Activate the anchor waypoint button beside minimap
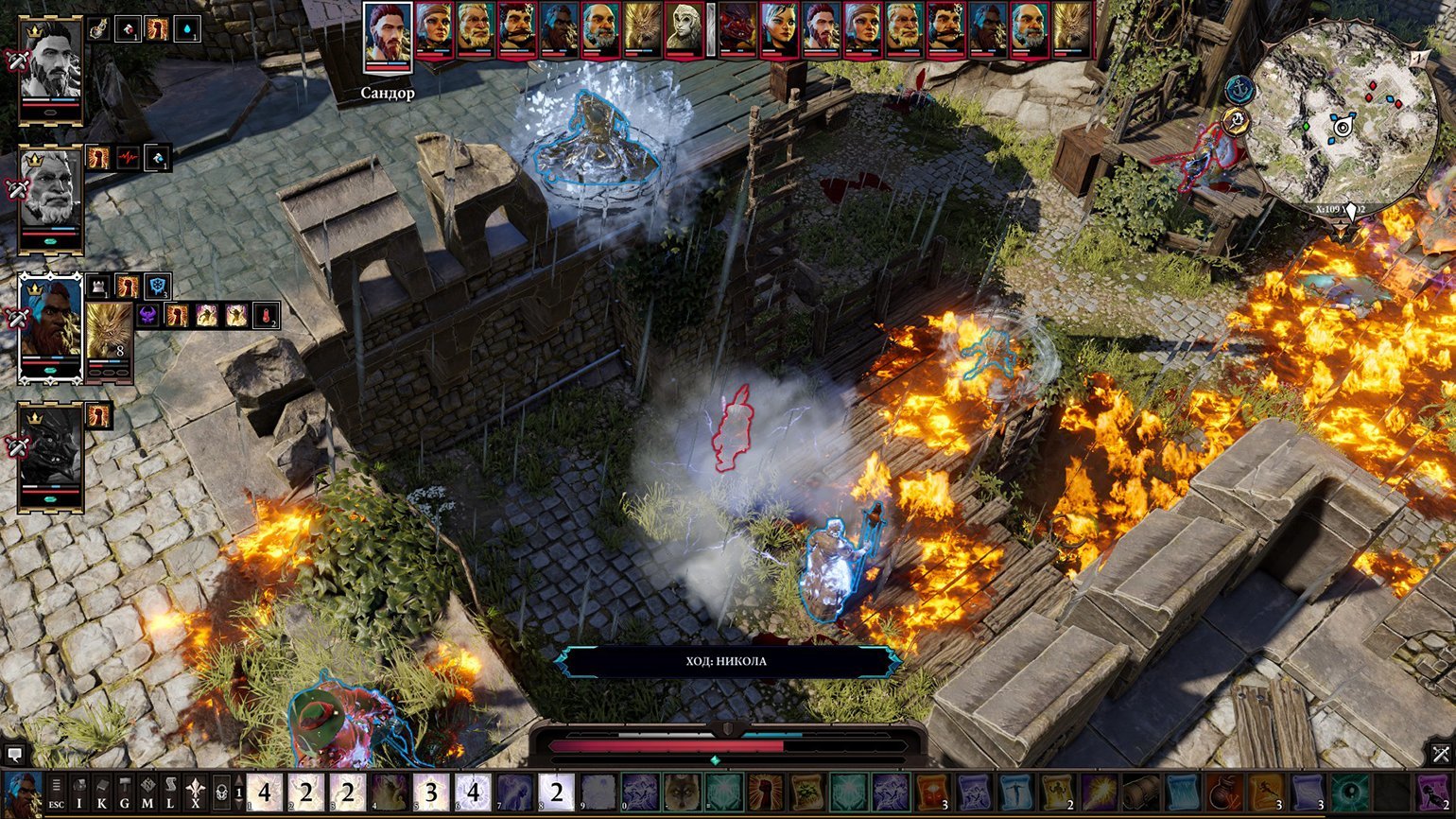 (1238, 90)
